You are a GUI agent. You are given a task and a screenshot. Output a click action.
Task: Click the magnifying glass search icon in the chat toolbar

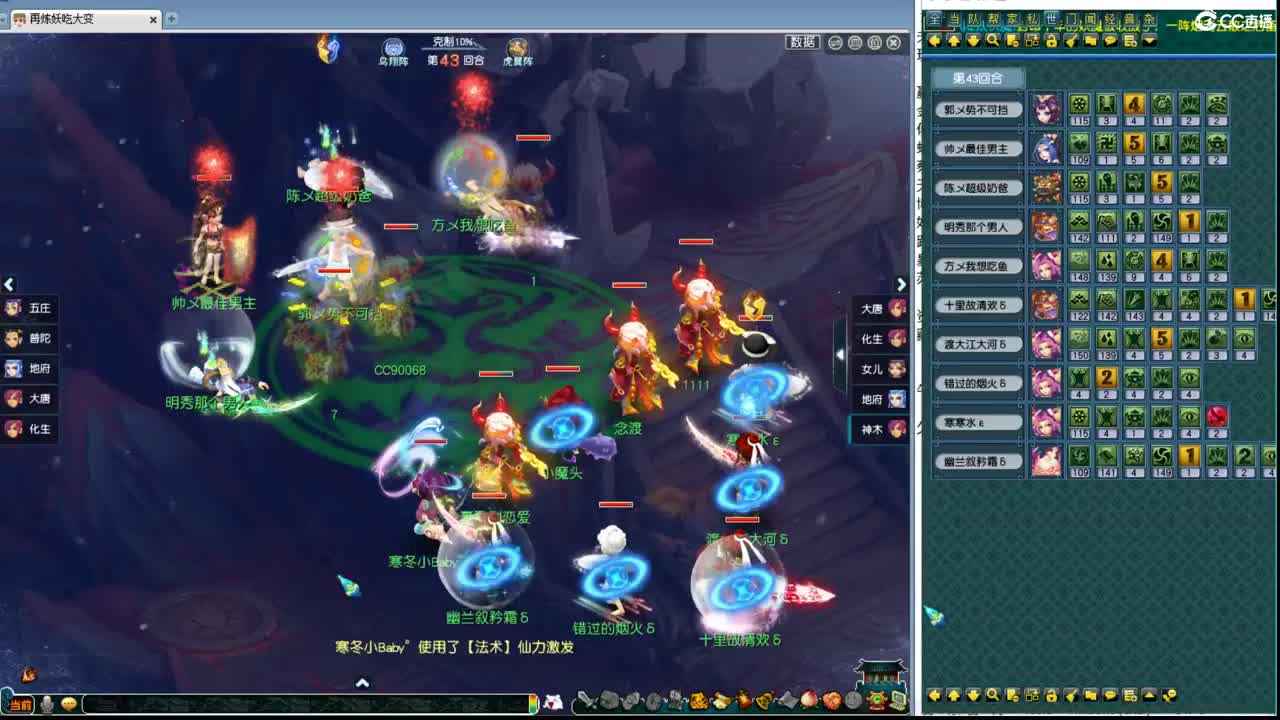pyautogui.click(x=990, y=42)
